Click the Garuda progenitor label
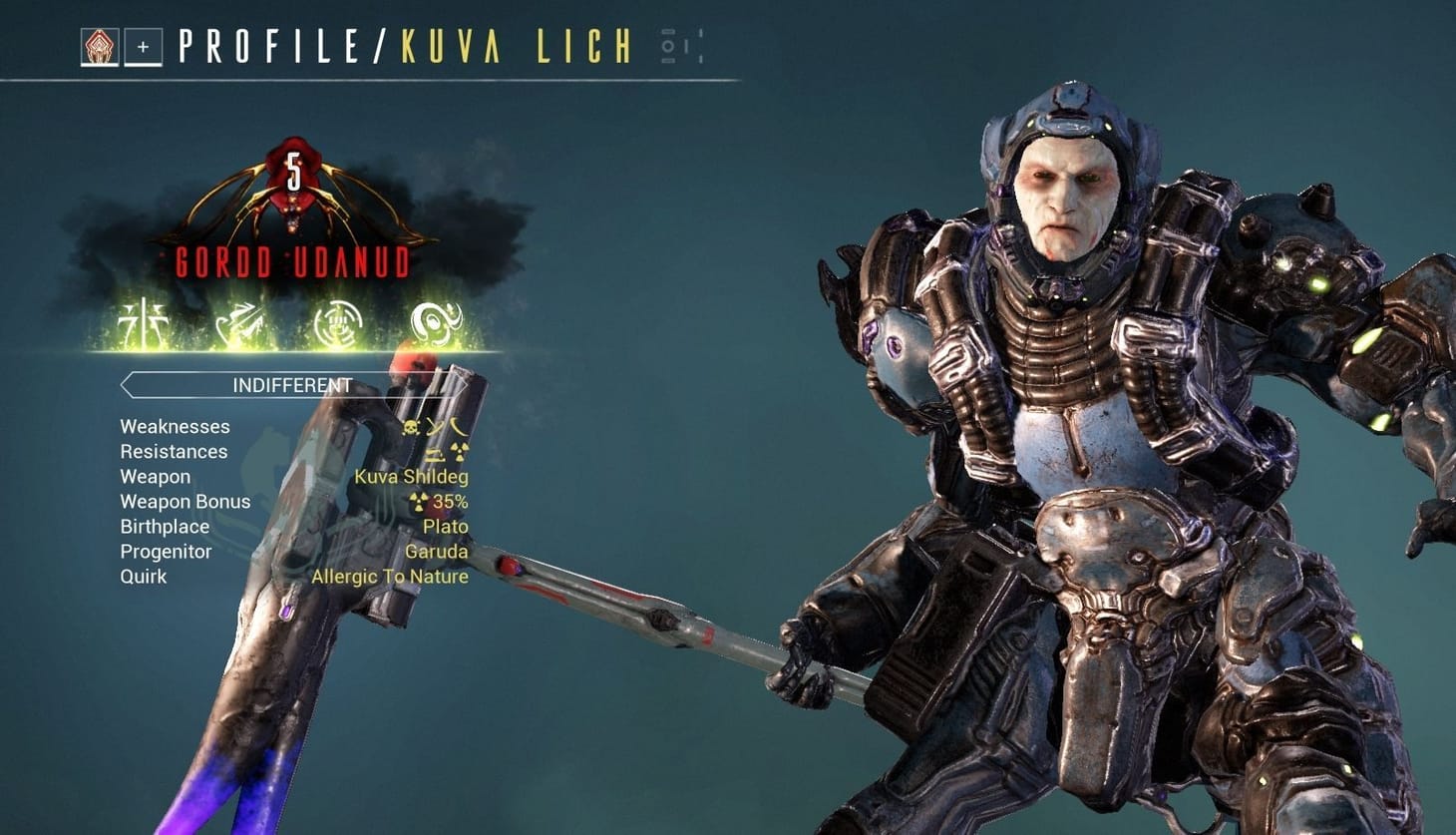This screenshot has height=835, width=1456. click(438, 551)
